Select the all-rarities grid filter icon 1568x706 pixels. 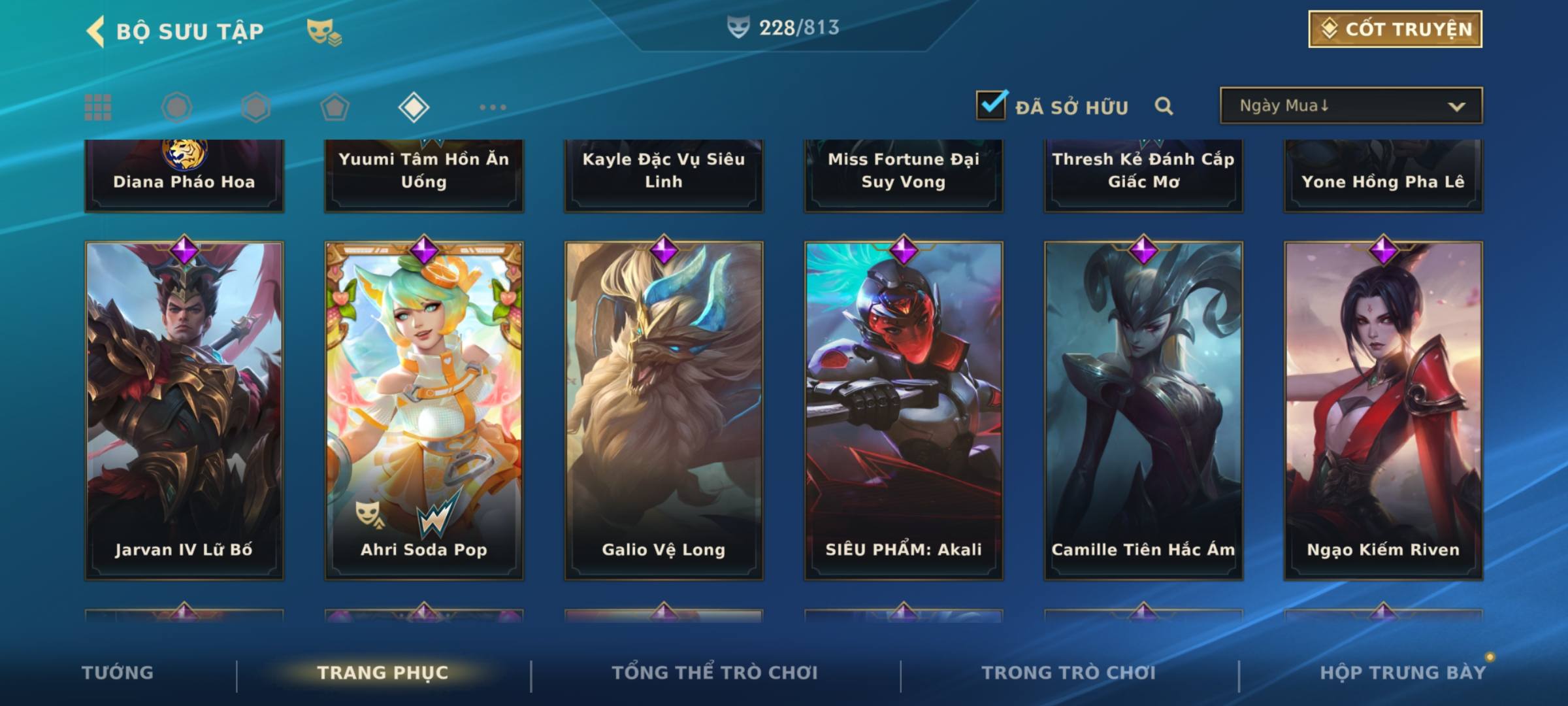pos(98,107)
